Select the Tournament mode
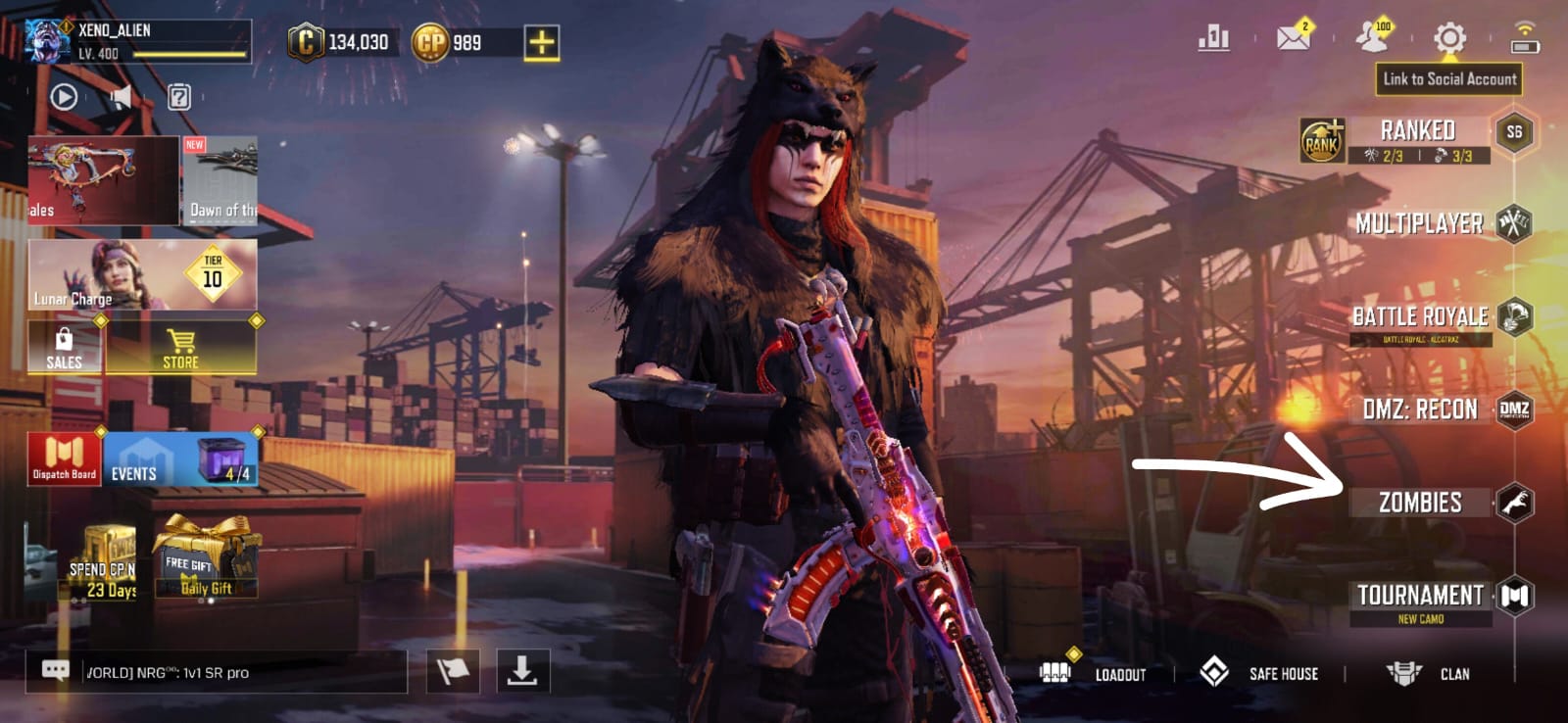The image size is (1568, 723). click(1420, 596)
